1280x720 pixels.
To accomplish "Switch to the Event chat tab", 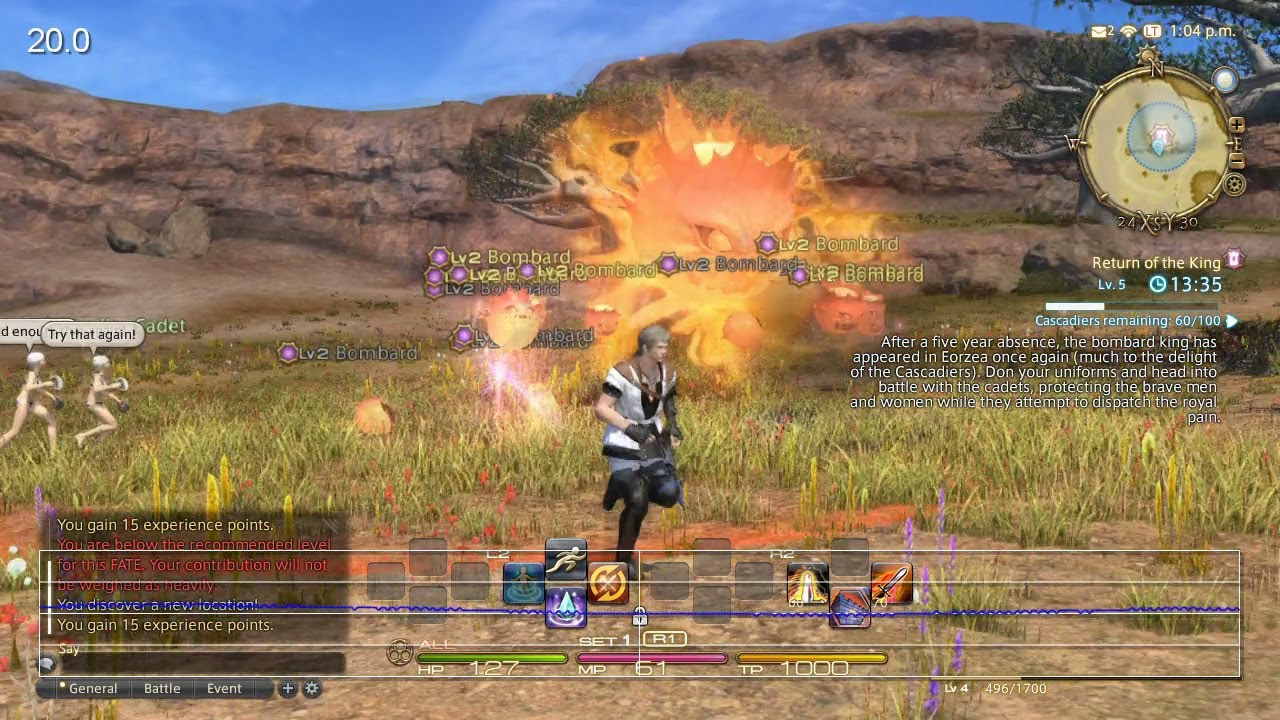I will pyautogui.click(x=224, y=688).
